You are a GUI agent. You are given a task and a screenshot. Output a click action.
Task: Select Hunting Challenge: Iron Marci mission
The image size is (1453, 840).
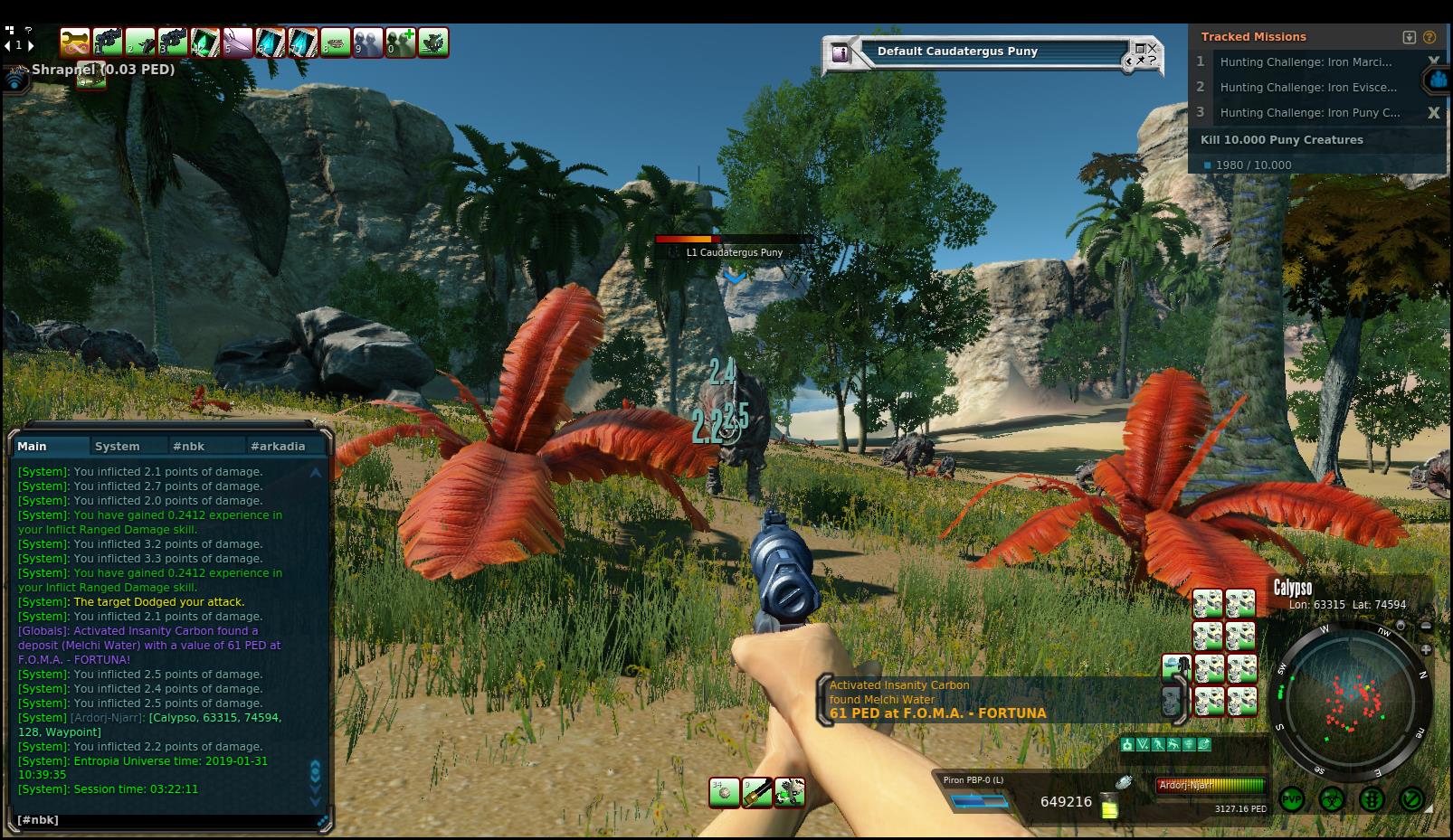pos(1306,61)
